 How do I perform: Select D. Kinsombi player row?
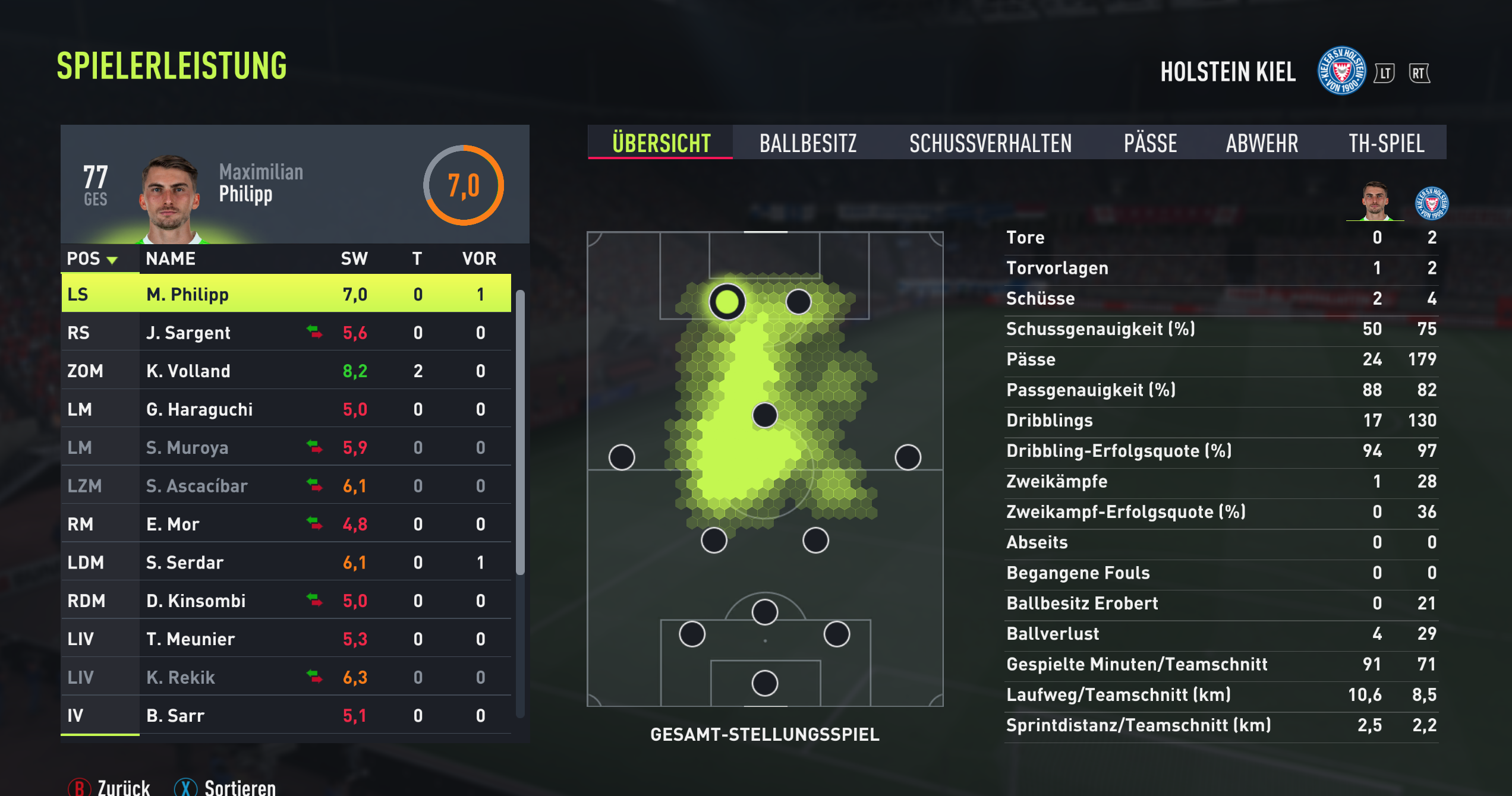[x=286, y=601]
